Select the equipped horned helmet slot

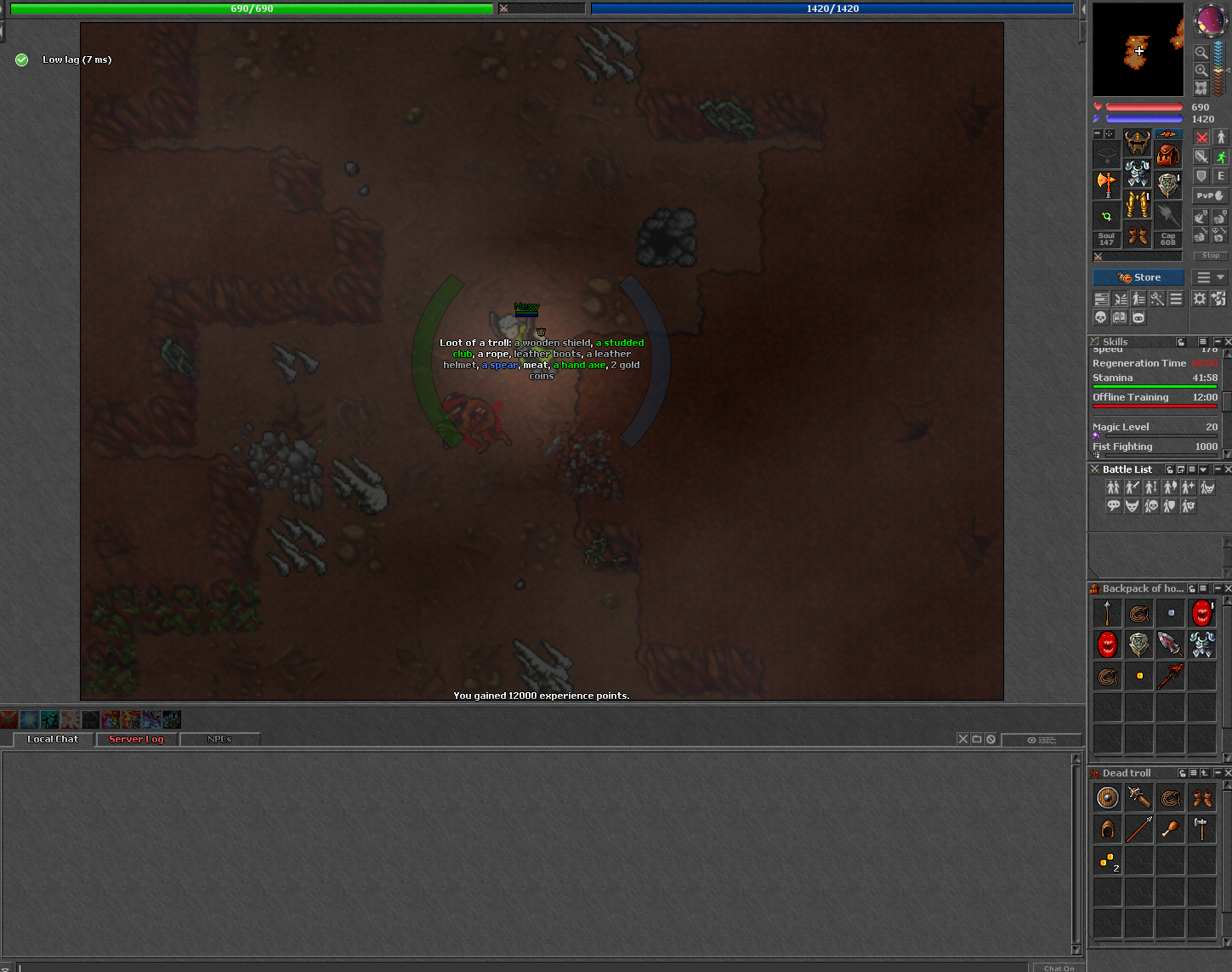1138,142
